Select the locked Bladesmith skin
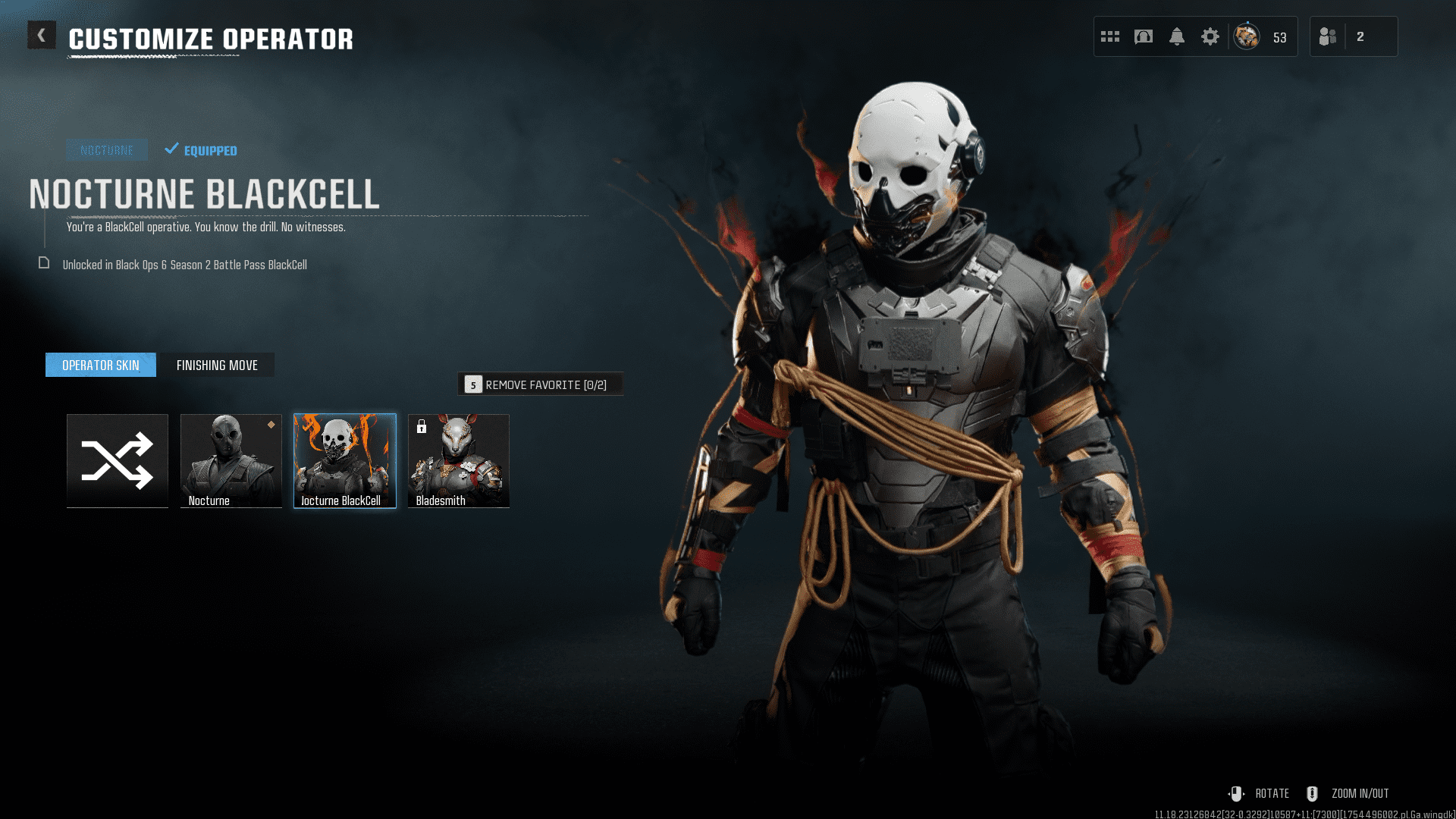The width and height of the screenshot is (1456, 819). tap(459, 460)
